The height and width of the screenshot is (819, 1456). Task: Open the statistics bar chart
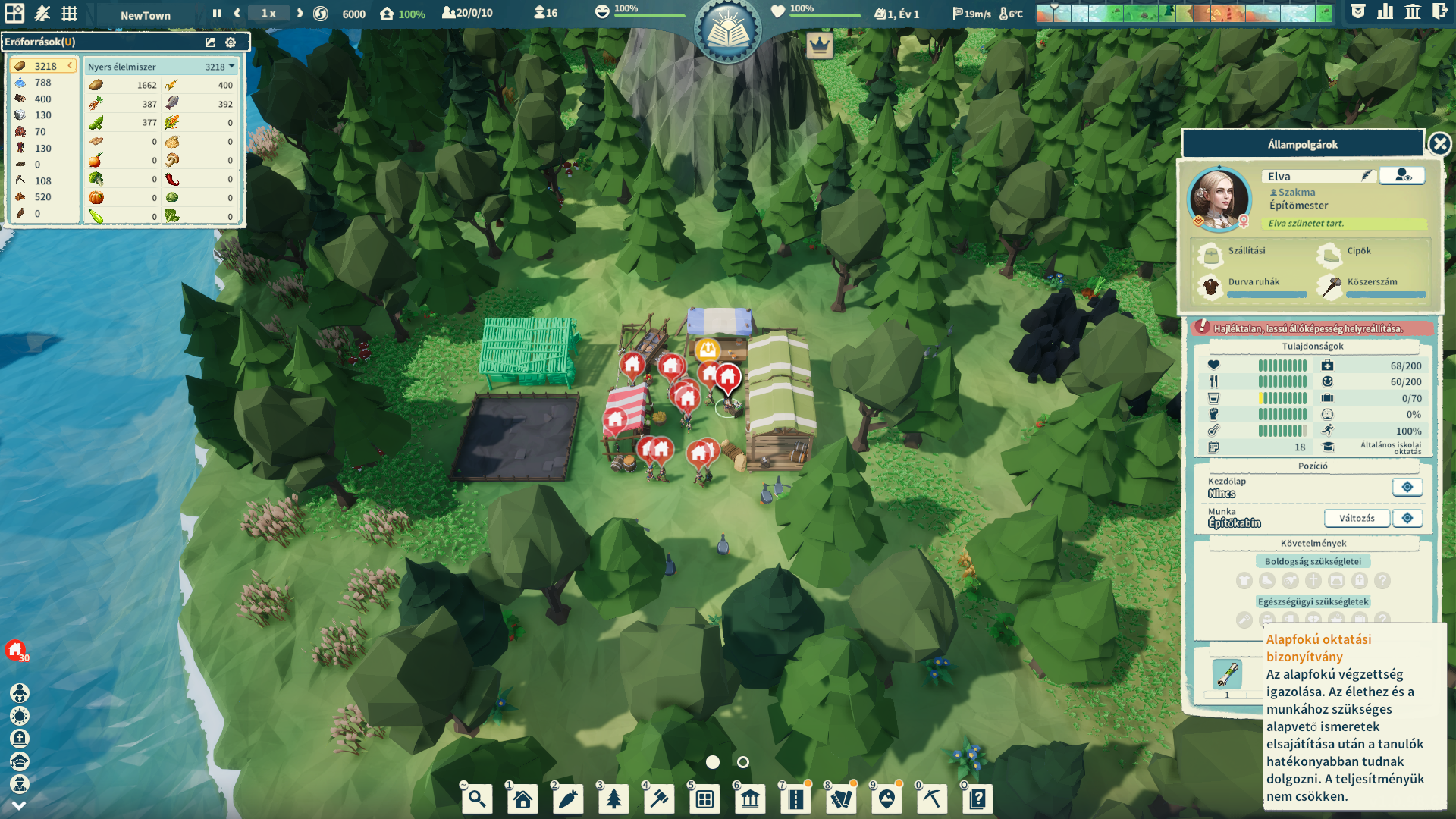click(1385, 12)
